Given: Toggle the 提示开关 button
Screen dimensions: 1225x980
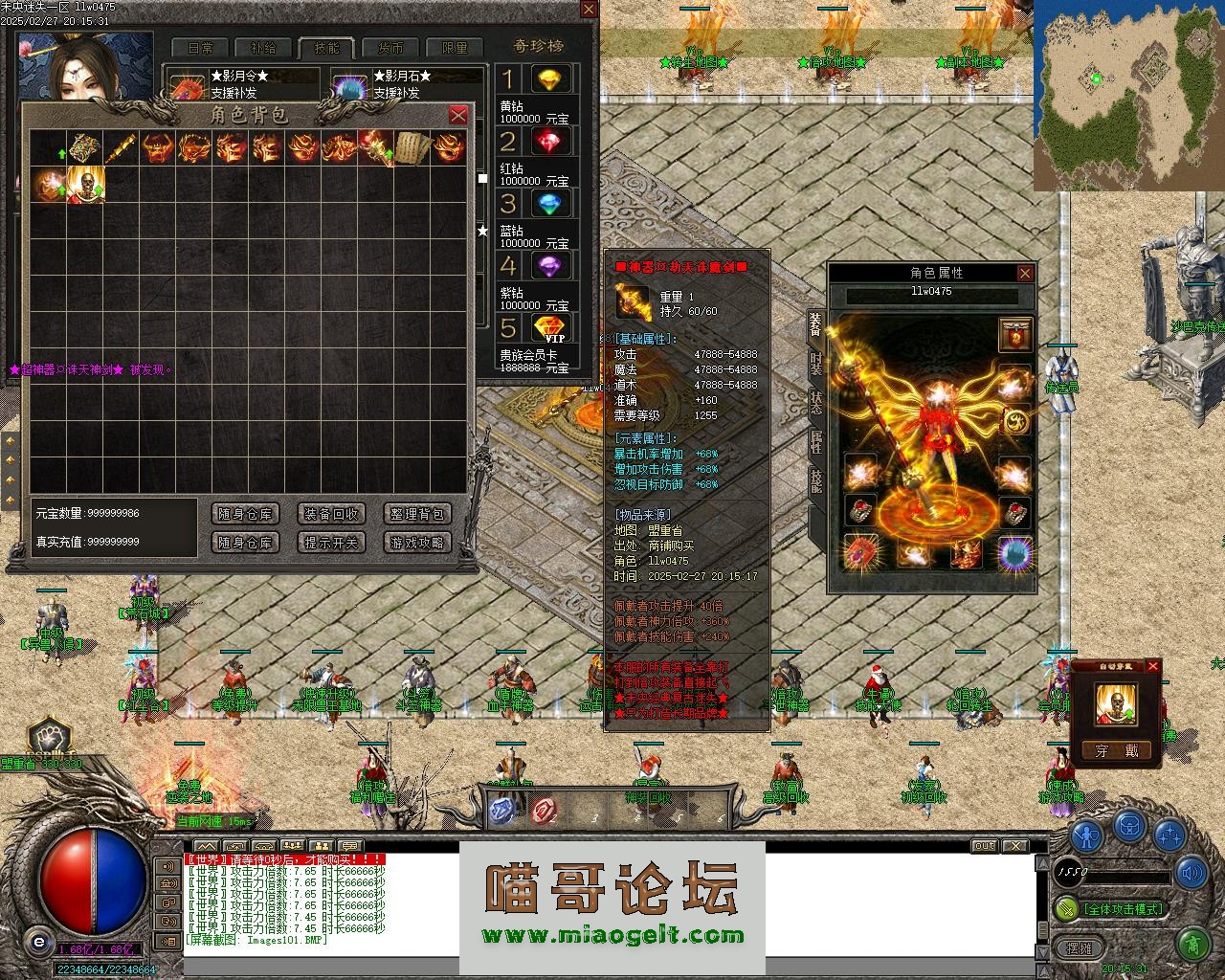Looking at the screenshot, I should click(x=331, y=543).
